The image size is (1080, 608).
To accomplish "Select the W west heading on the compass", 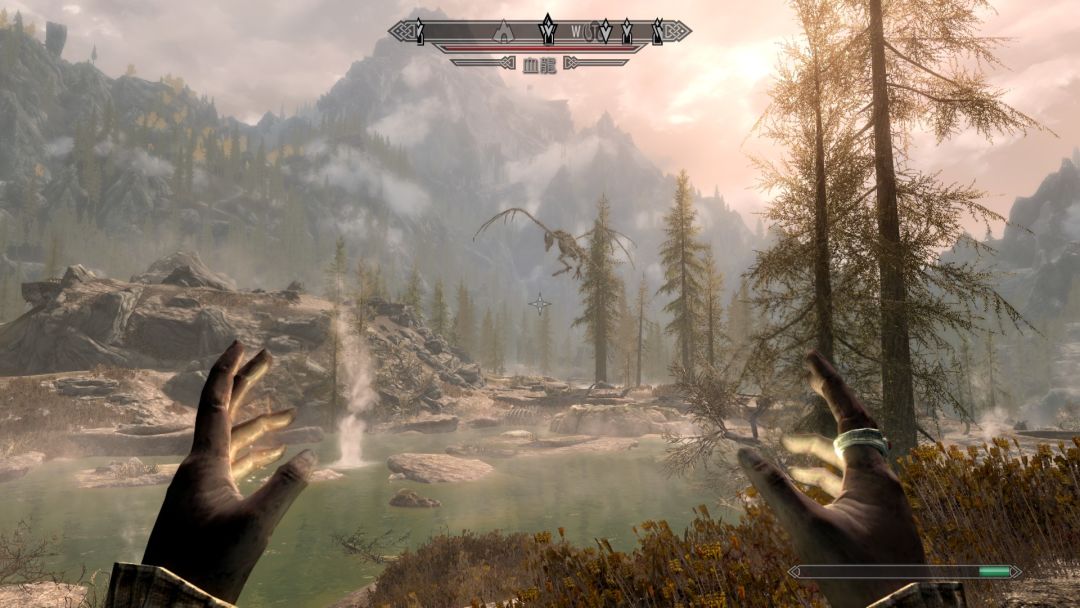I will 576,32.
